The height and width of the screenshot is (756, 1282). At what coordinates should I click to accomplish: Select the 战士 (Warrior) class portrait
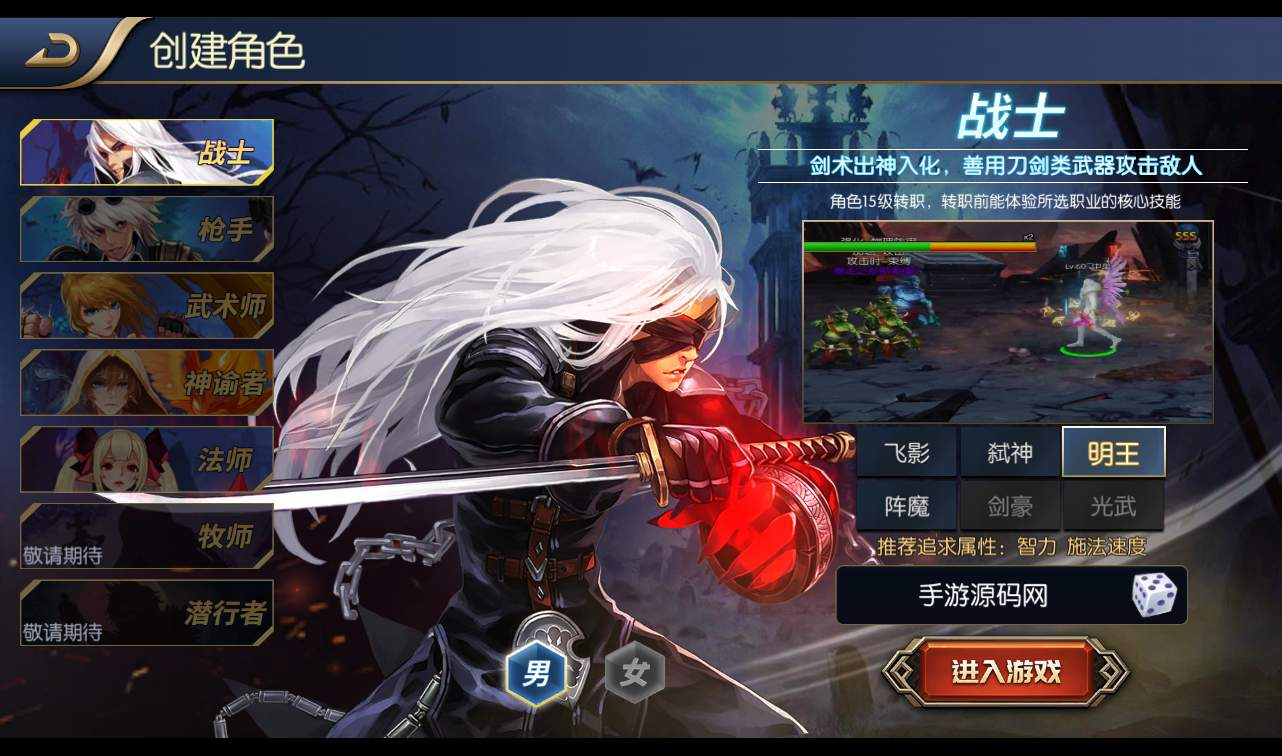pyautogui.click(x=146, y=152)
